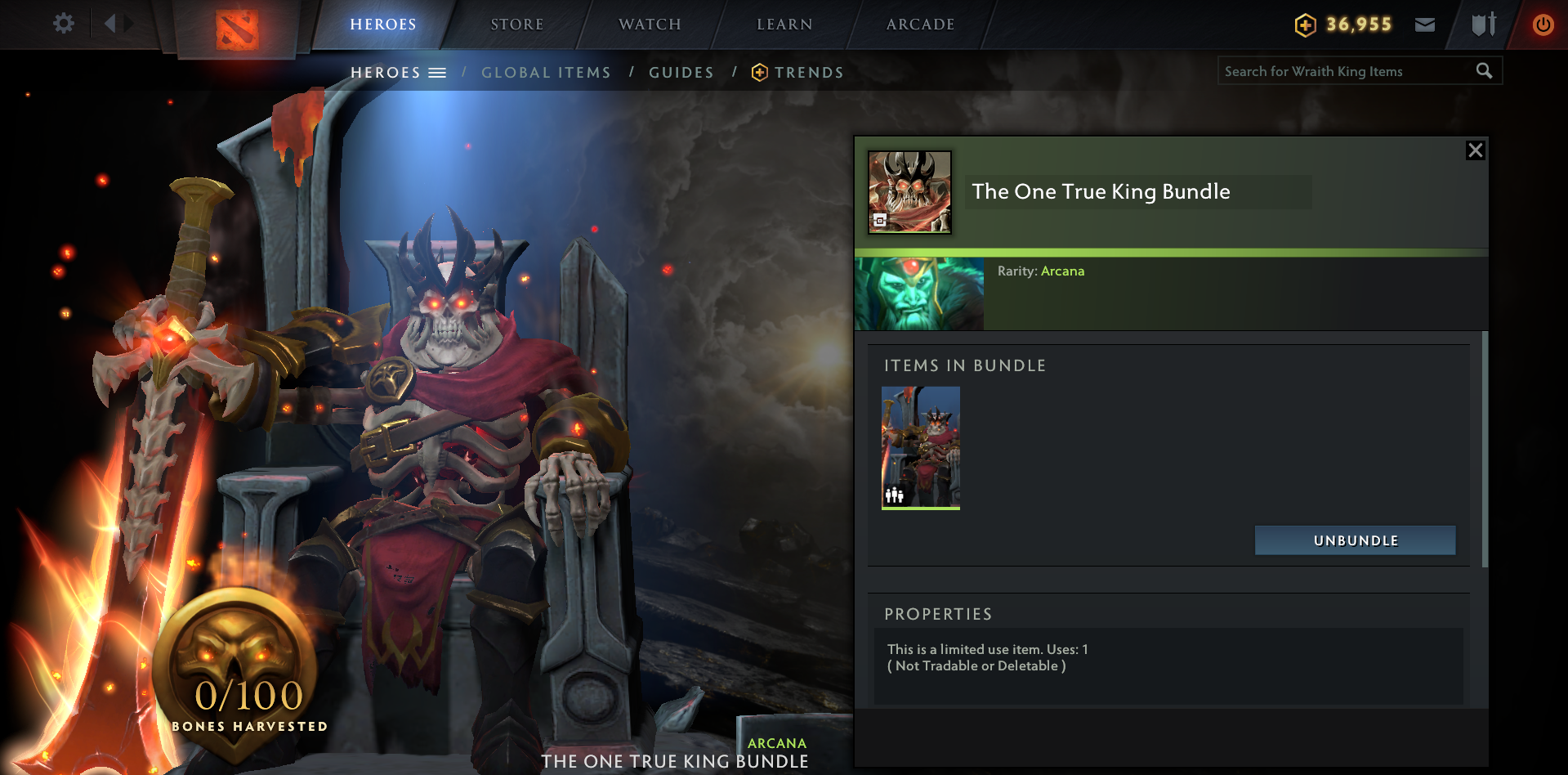Viewport: 1568px width, 775px height.
Task: Open the ARCADE tab
Action: pyautogui.click(x=918, y=24)
